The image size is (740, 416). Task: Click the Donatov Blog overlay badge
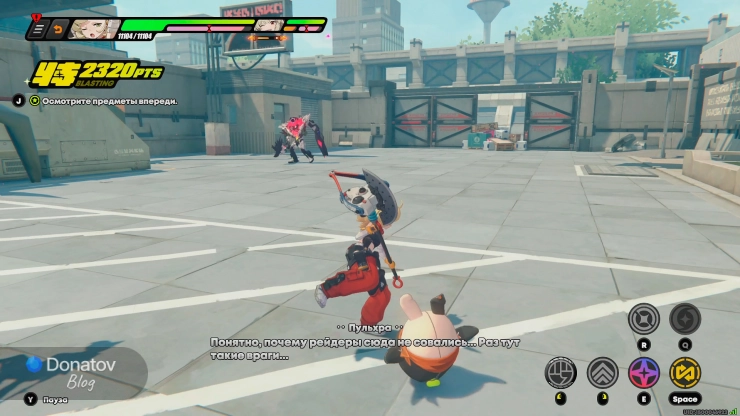[x=70, y=370]
